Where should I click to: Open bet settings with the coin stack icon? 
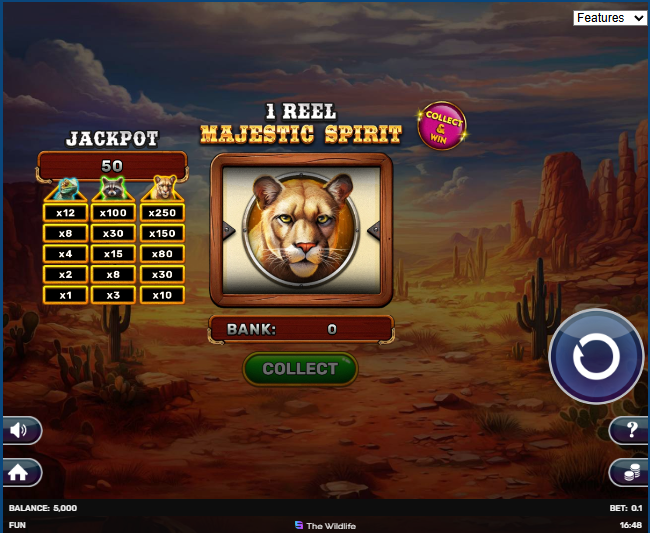pyautogui.click(x=629, y=472)
